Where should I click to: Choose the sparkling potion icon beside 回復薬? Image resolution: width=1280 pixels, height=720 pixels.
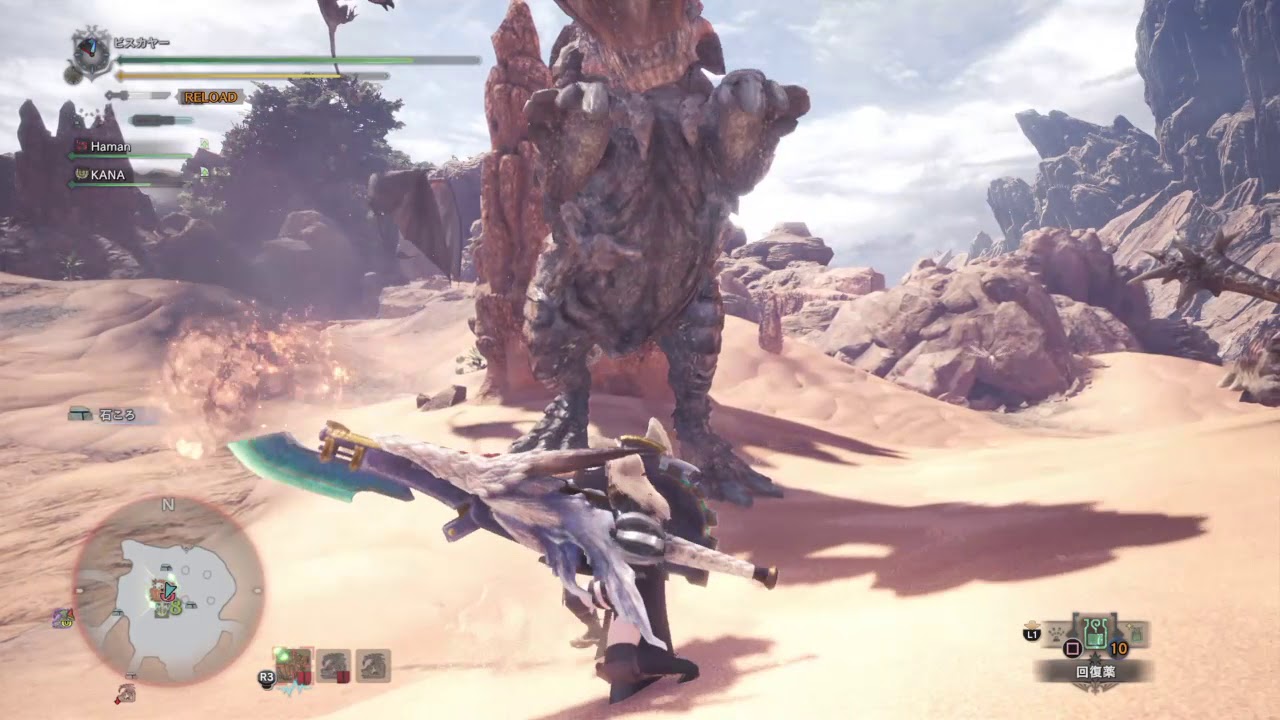pos(1136,631)
